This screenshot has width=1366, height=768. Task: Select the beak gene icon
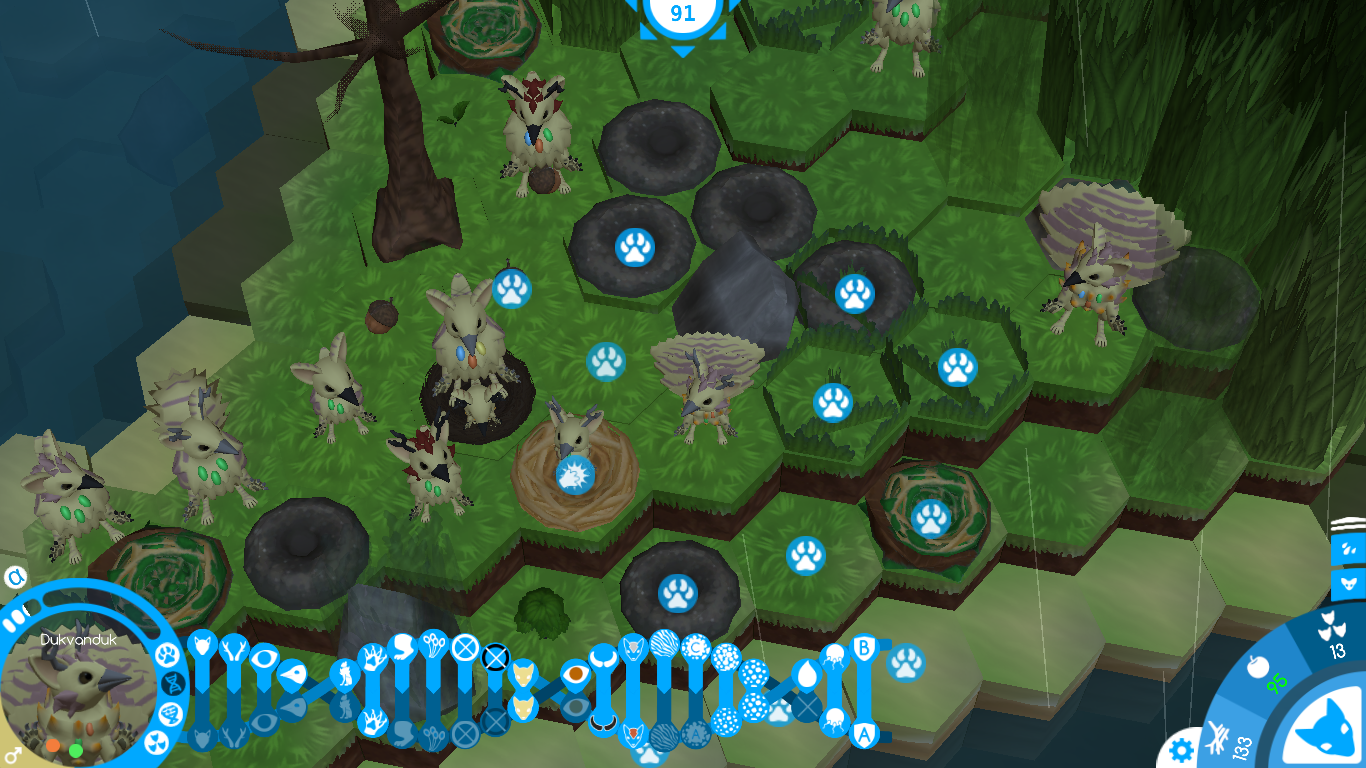click(x=293, y=674)
